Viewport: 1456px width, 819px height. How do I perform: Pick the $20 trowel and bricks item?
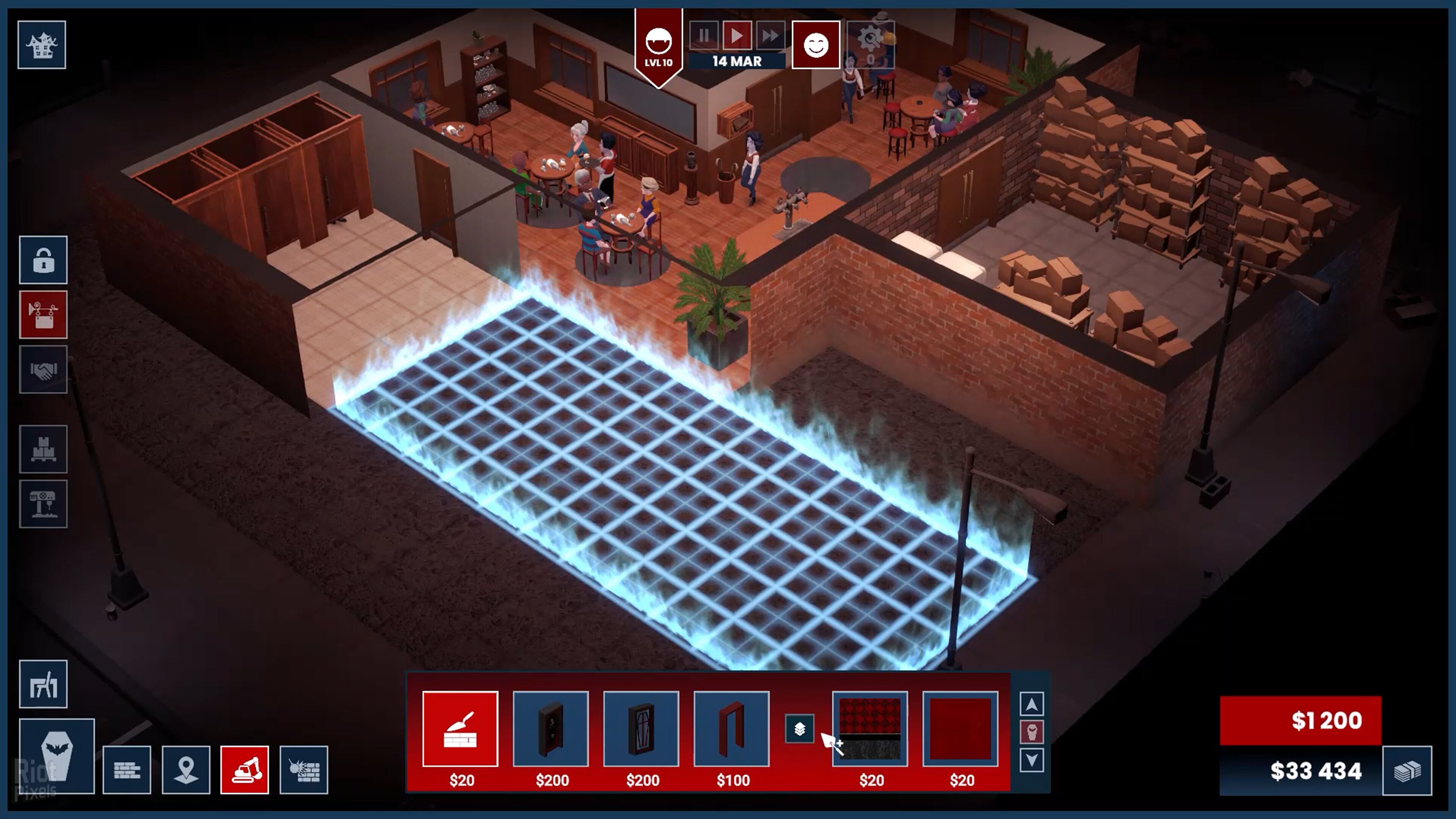tap(460, 729)
